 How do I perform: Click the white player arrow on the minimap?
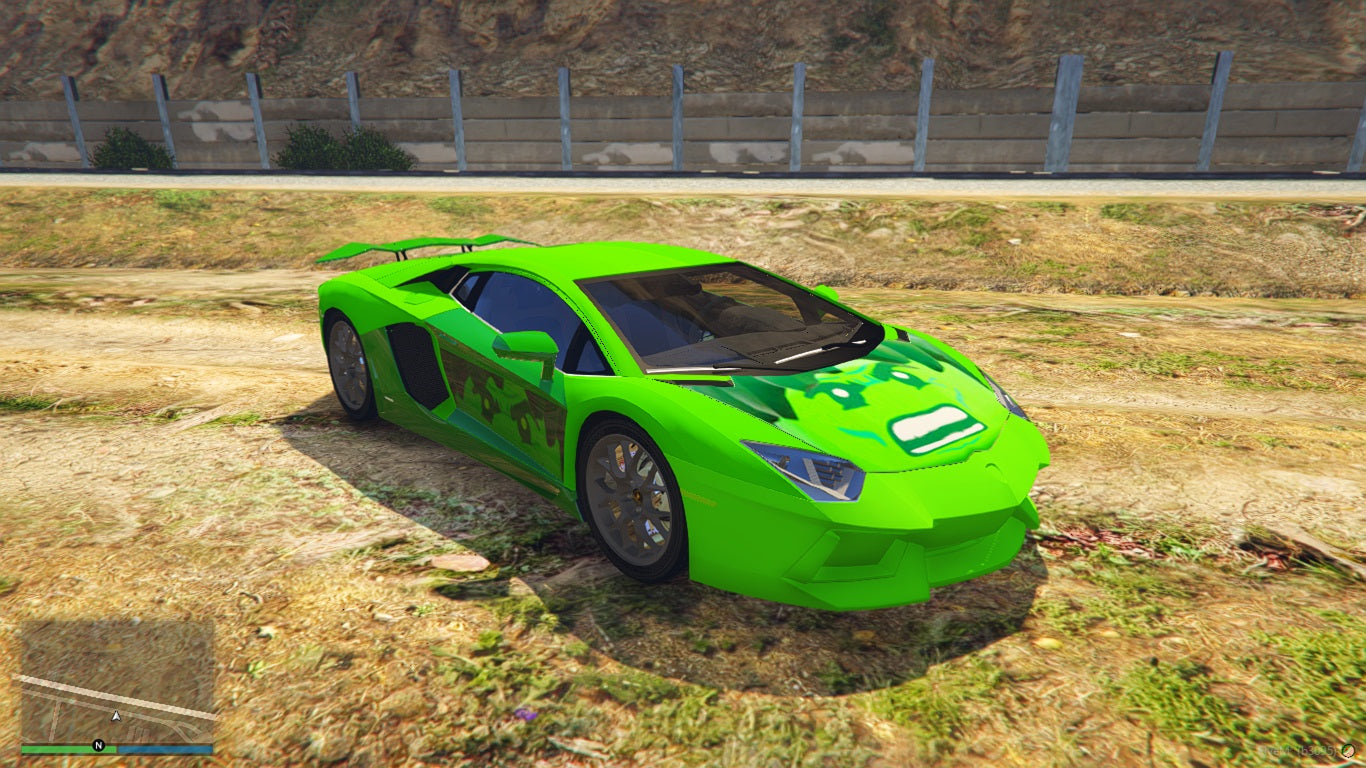(116, 716)
